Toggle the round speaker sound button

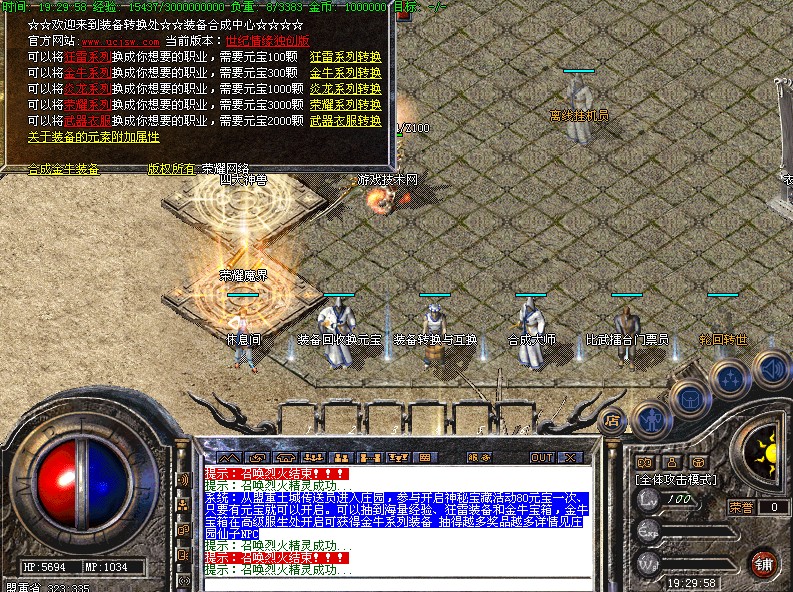pos(770,368)
